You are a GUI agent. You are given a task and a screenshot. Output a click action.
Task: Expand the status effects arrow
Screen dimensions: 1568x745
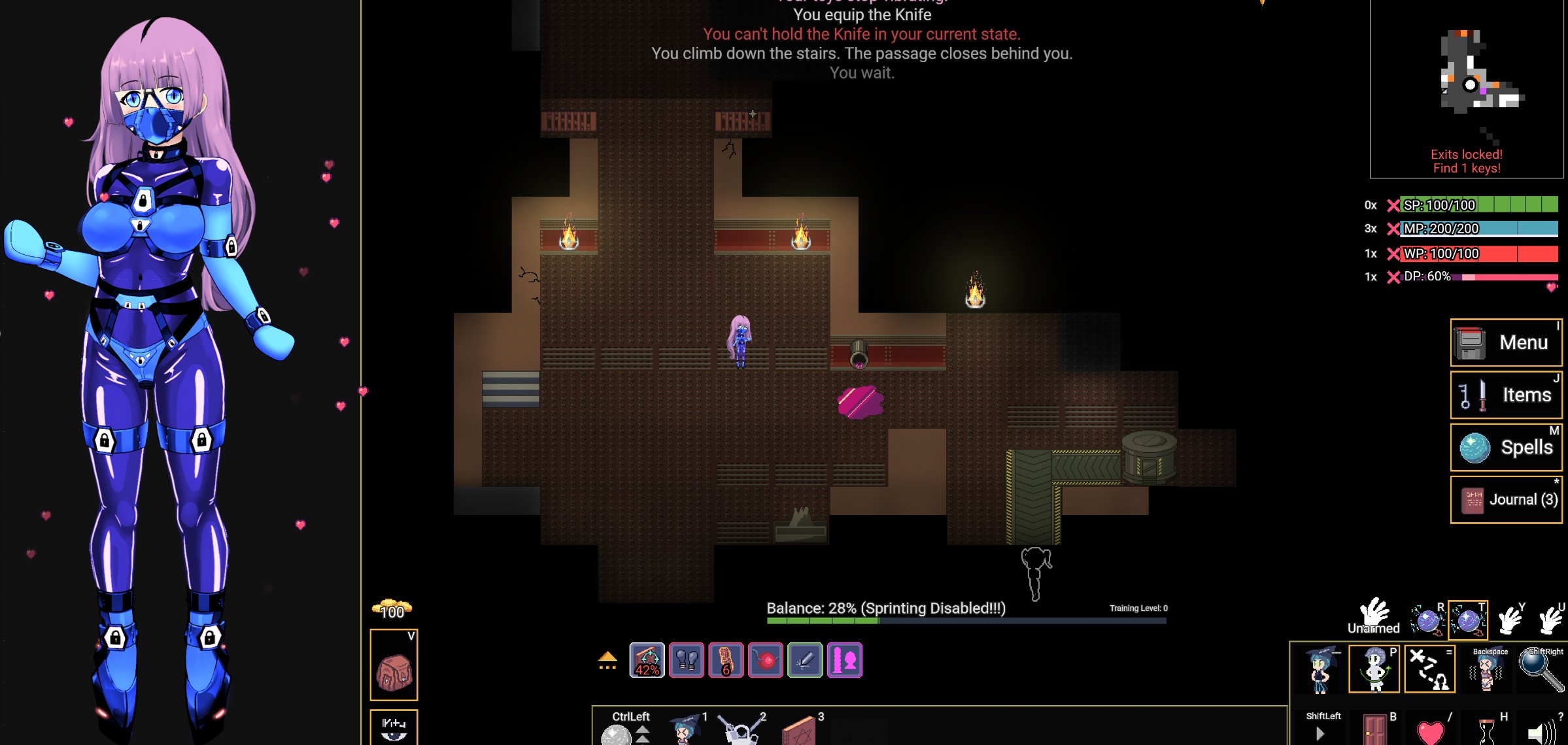pos(607,660)
